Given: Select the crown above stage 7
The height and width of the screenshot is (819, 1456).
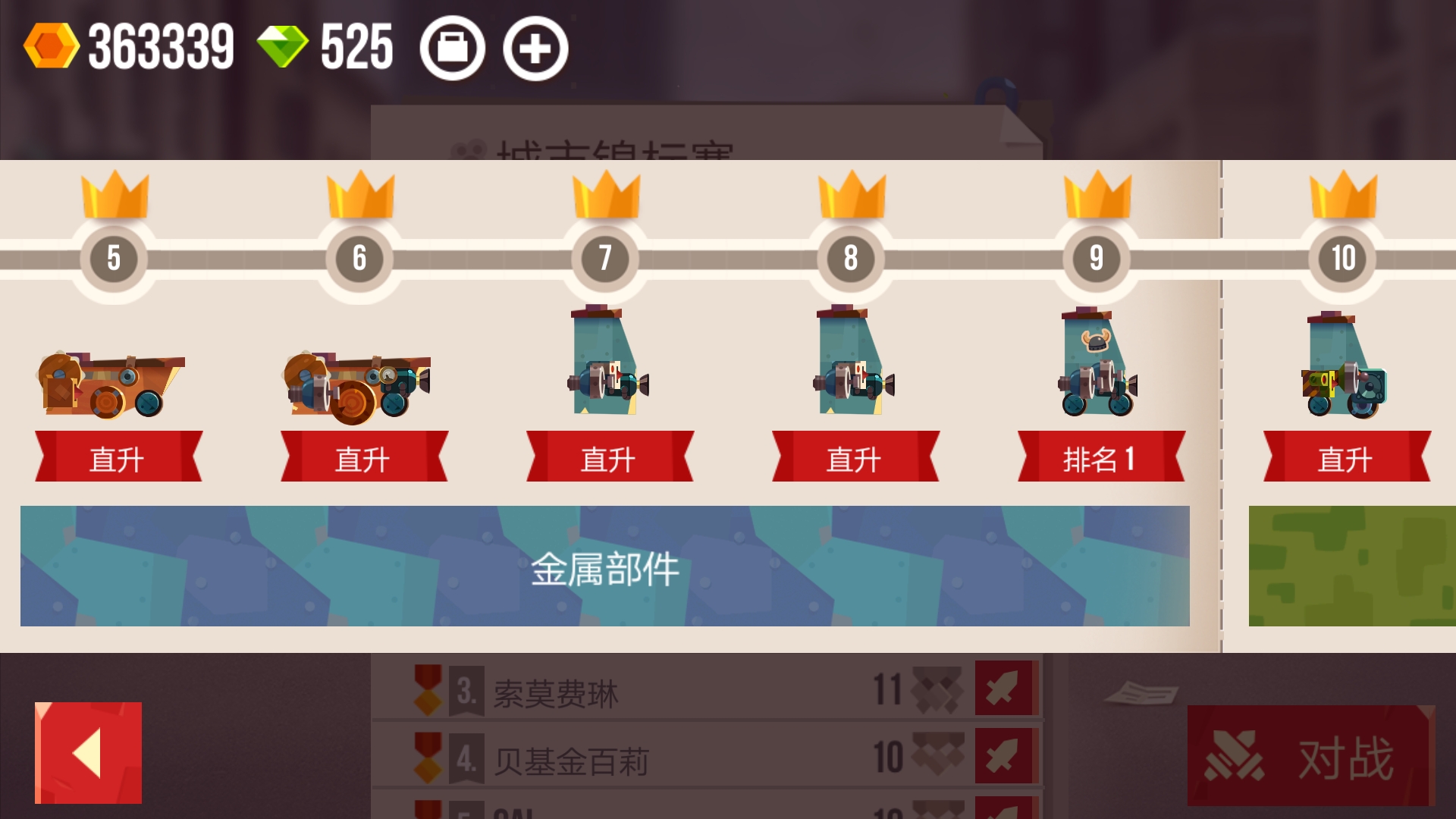Looking at the screenshot, I should [x=604, y=196].
